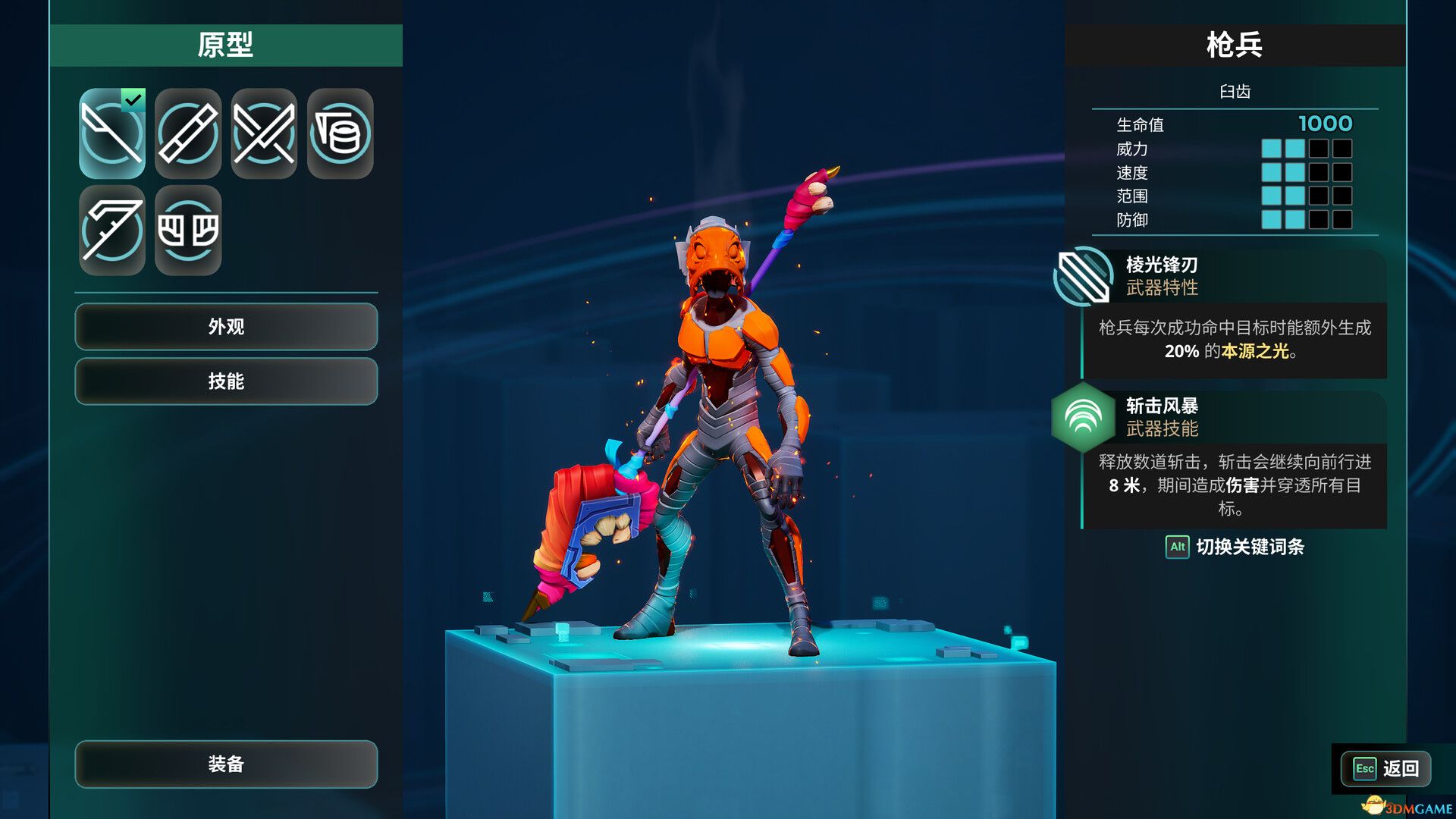Toggle keyword entries with 切换关键词条
The height and width of the screenshot is (819, 1456).
(1235, 547)
